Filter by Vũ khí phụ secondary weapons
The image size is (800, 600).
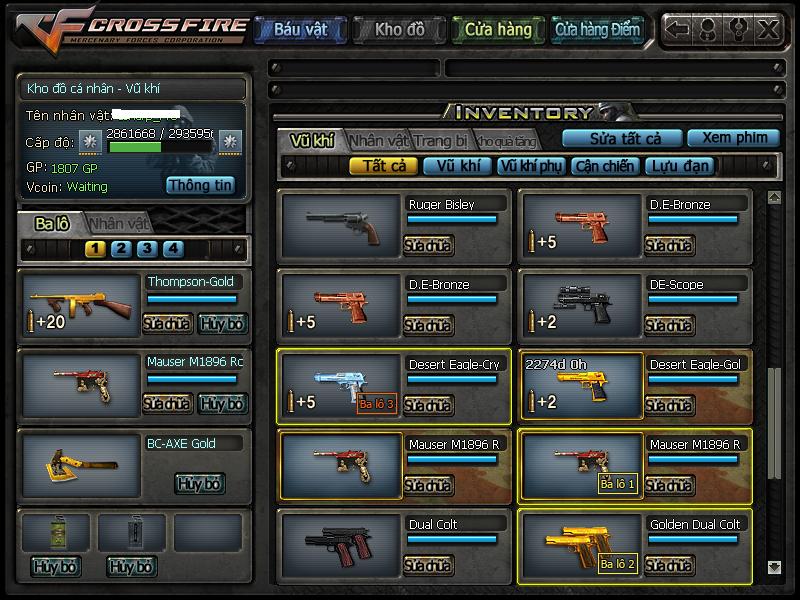click(531, 166)
